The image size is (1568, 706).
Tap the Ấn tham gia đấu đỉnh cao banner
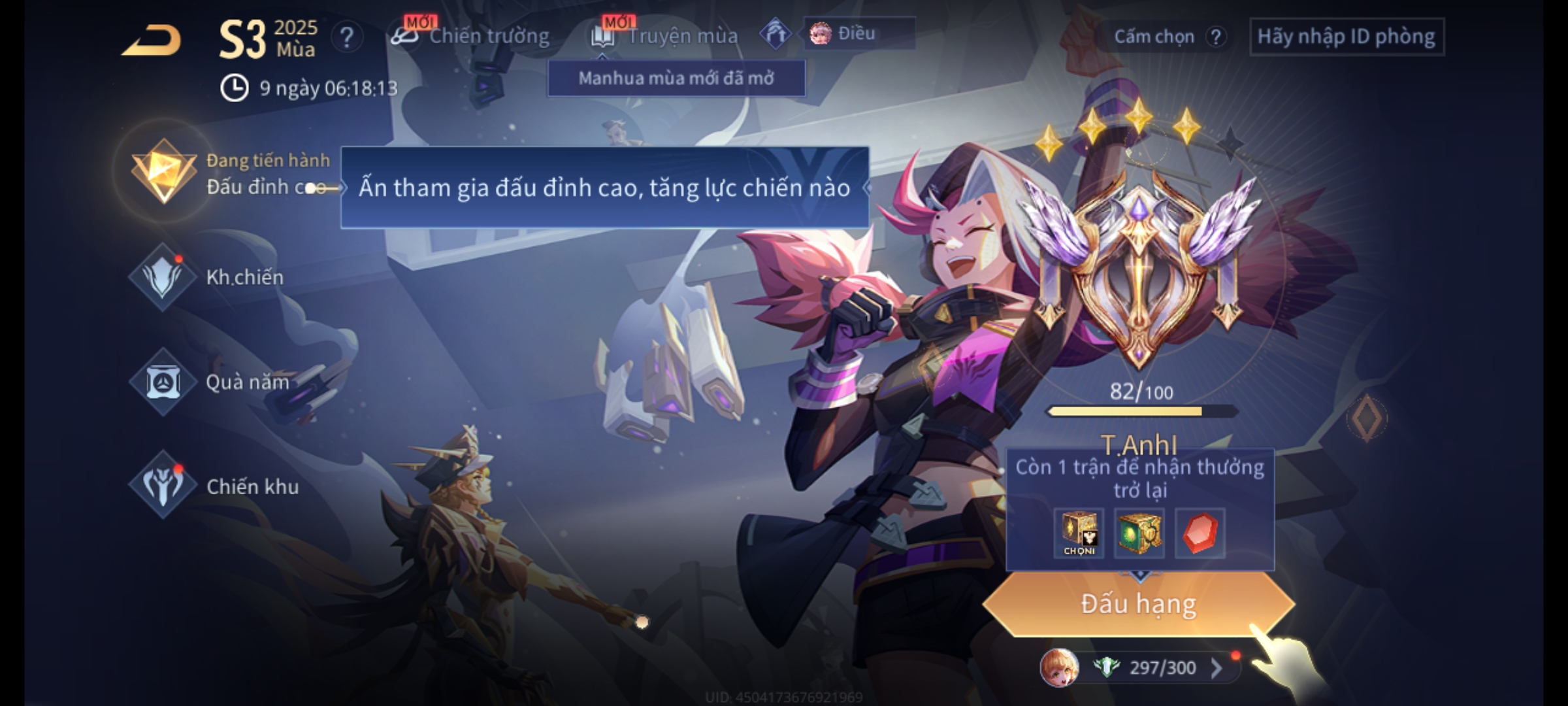(604, 188)
